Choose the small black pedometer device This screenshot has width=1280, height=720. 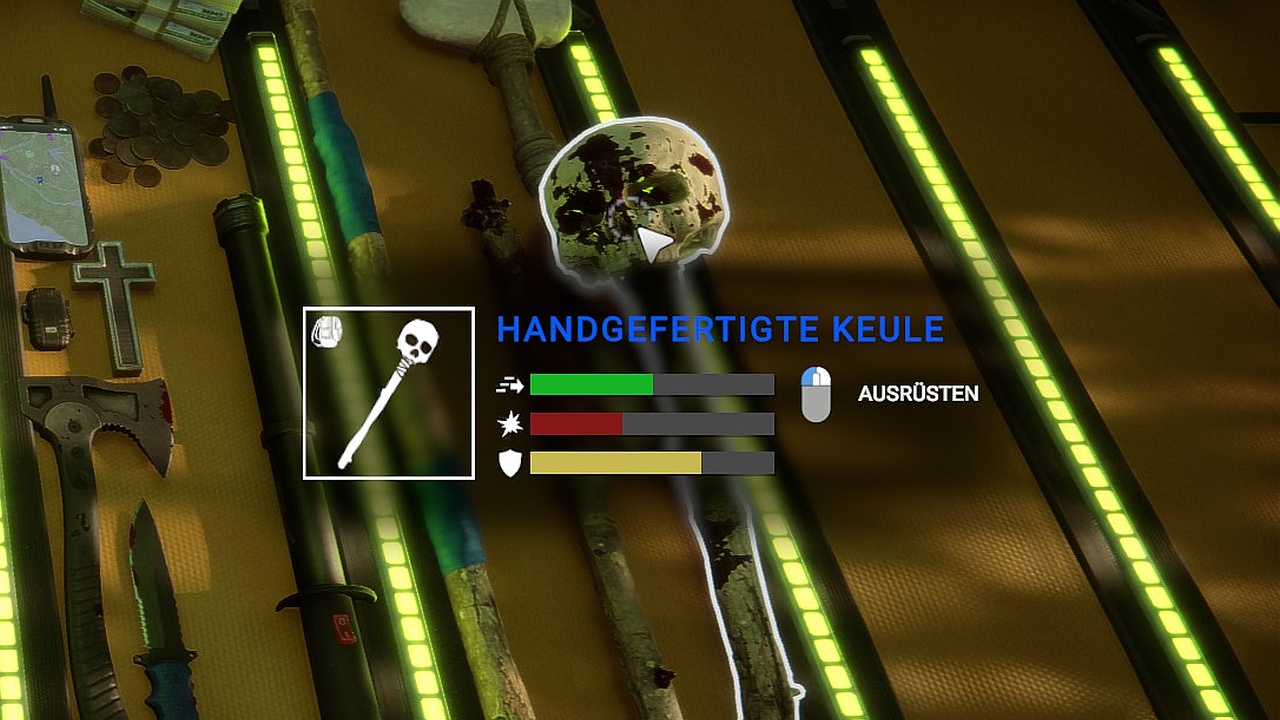[x=47, y=318]
